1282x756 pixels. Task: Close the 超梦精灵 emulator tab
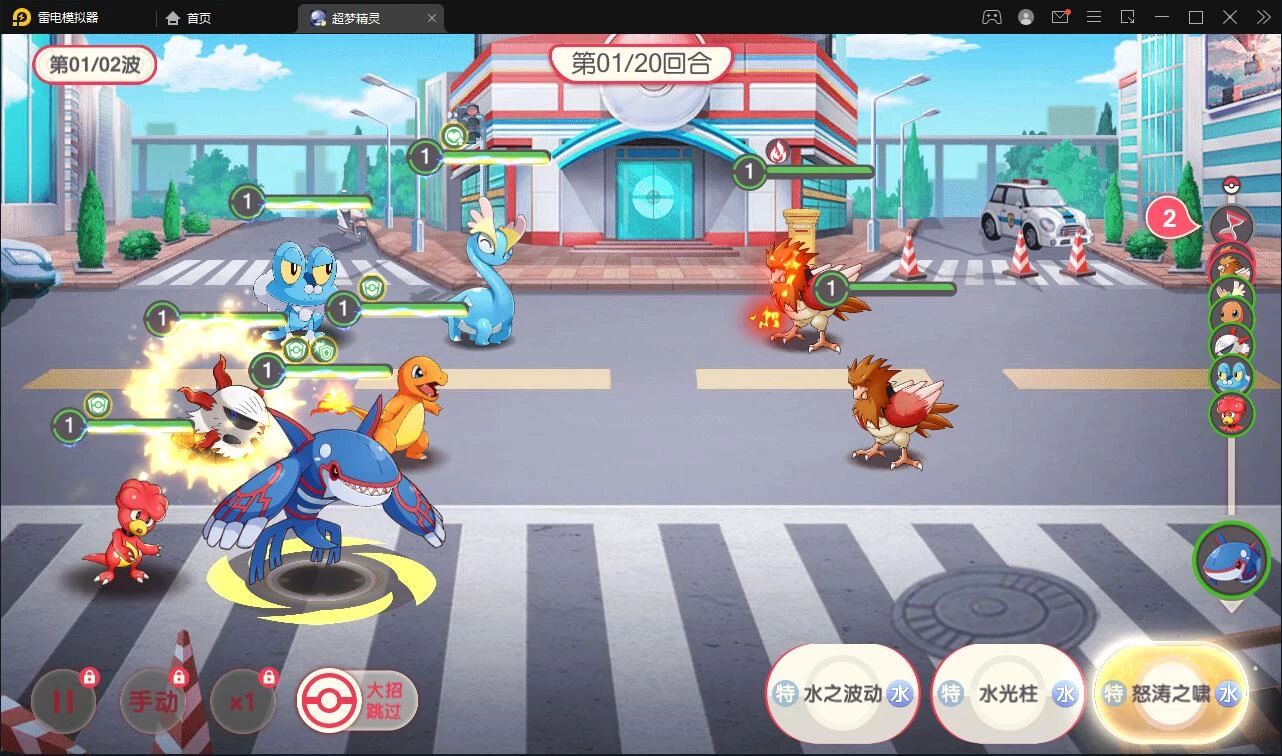(x=431, y=18)
